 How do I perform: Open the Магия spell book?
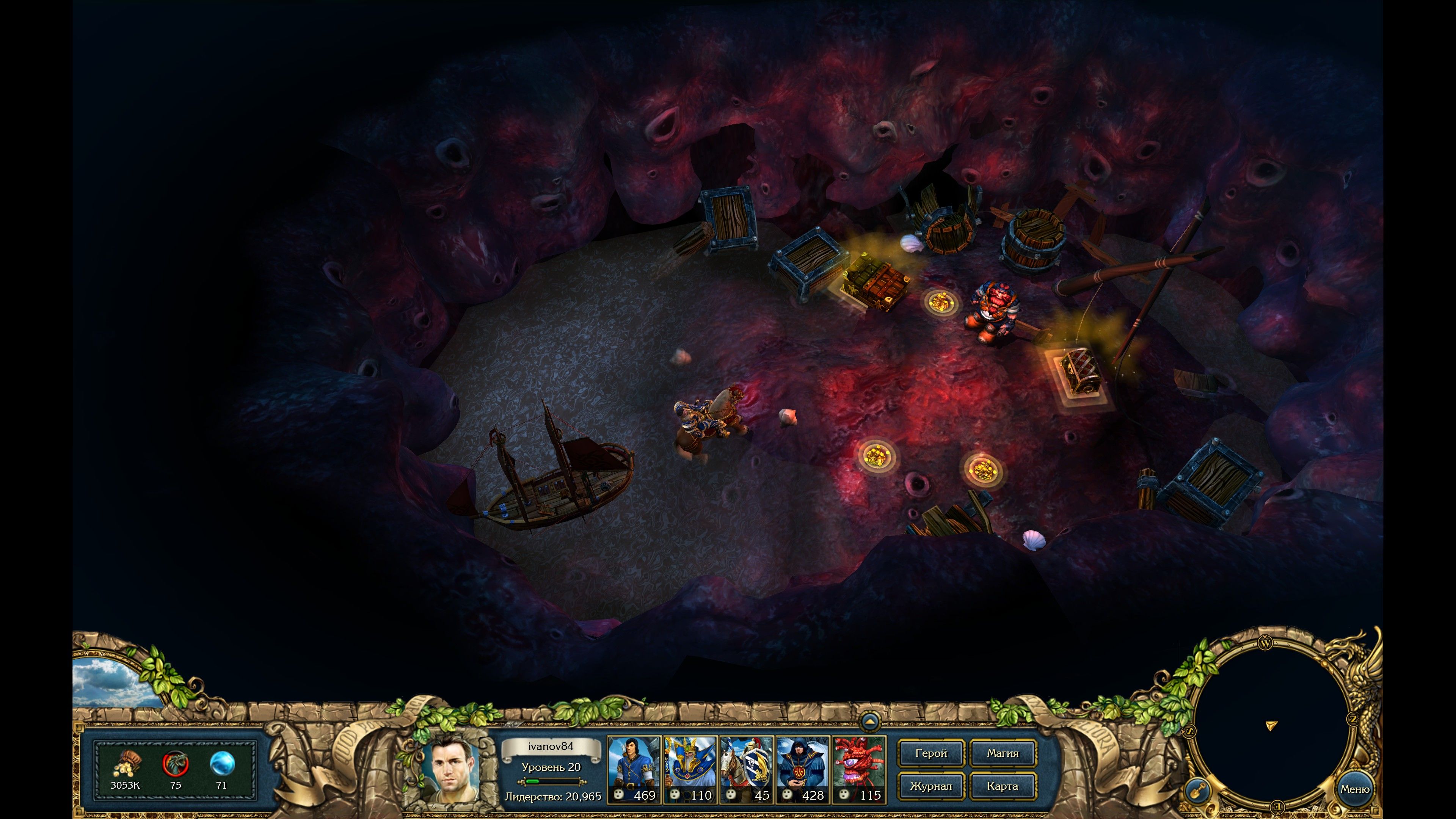(x=1003, y=753)
